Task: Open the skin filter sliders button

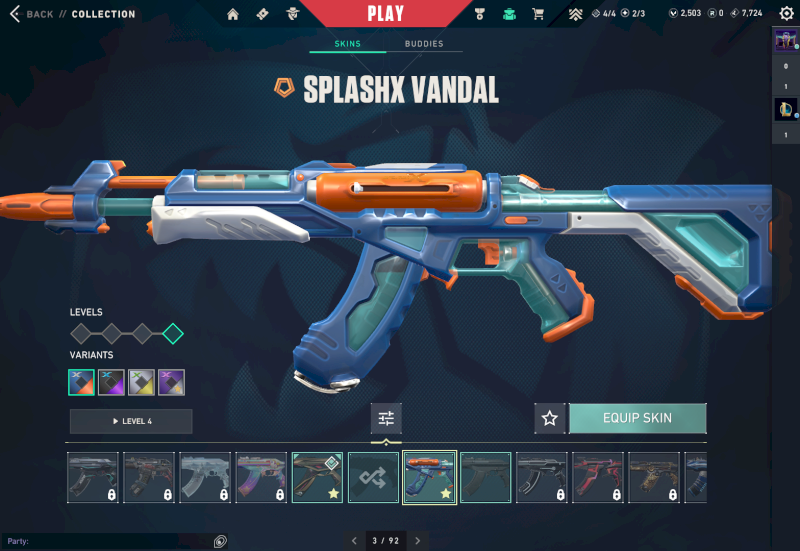Action: [386, 418]
